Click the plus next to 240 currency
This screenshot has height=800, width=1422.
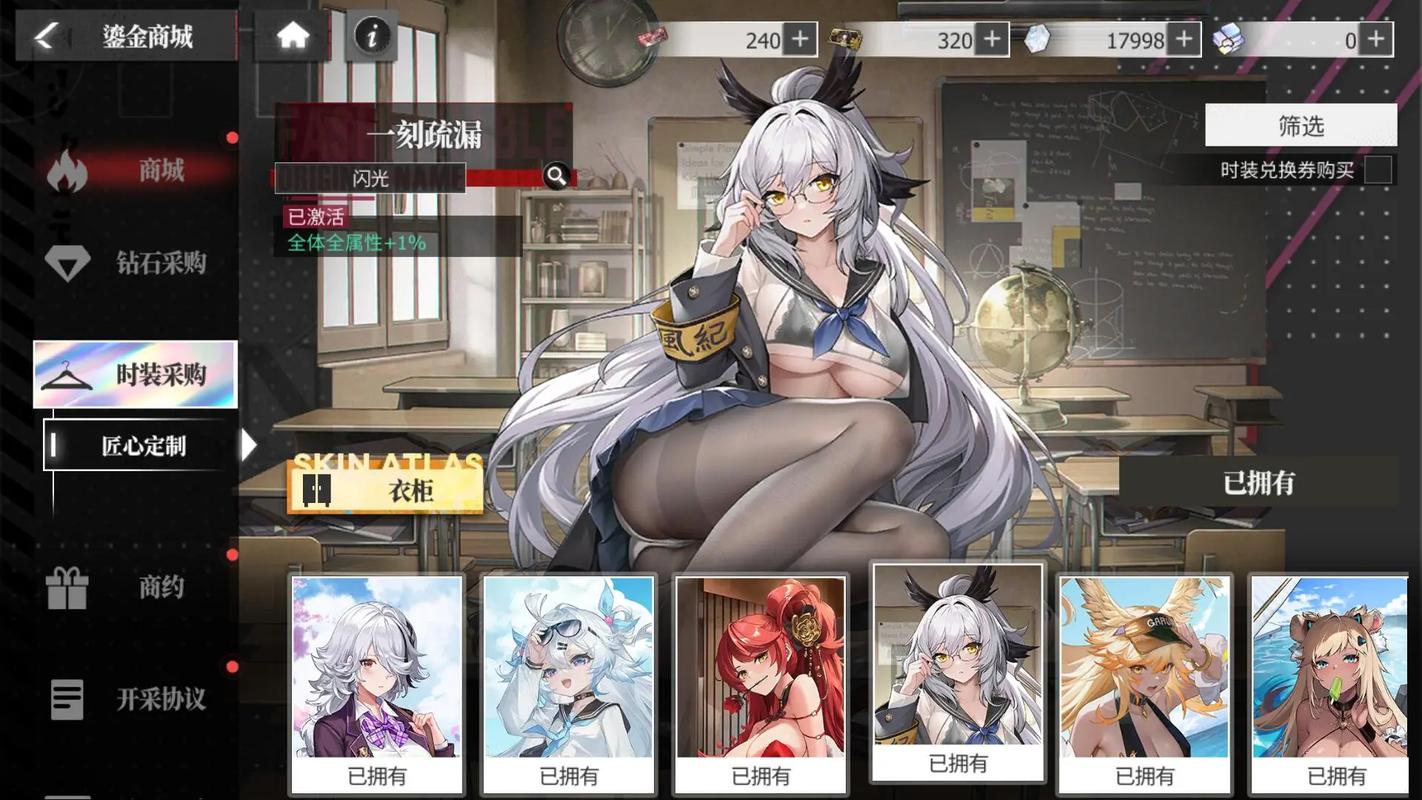799,39
